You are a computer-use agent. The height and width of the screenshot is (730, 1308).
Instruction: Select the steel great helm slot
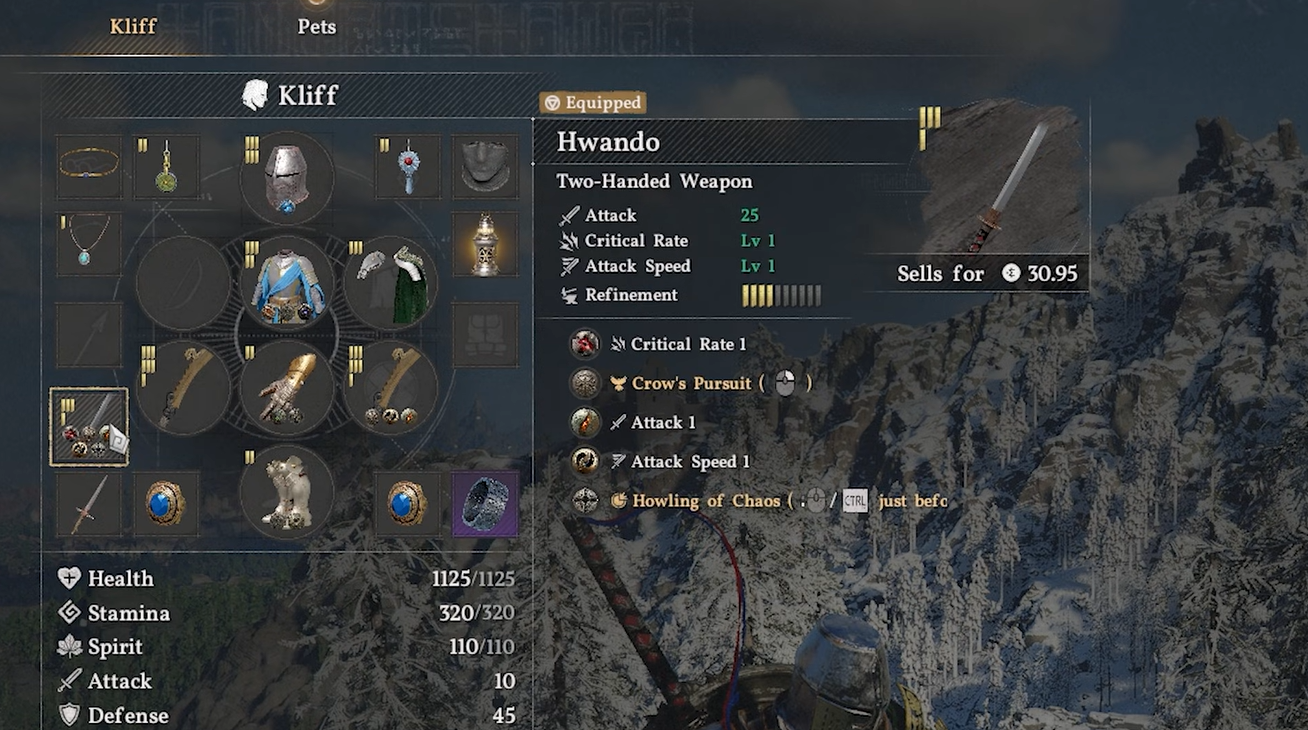click(x=287, y=178)
